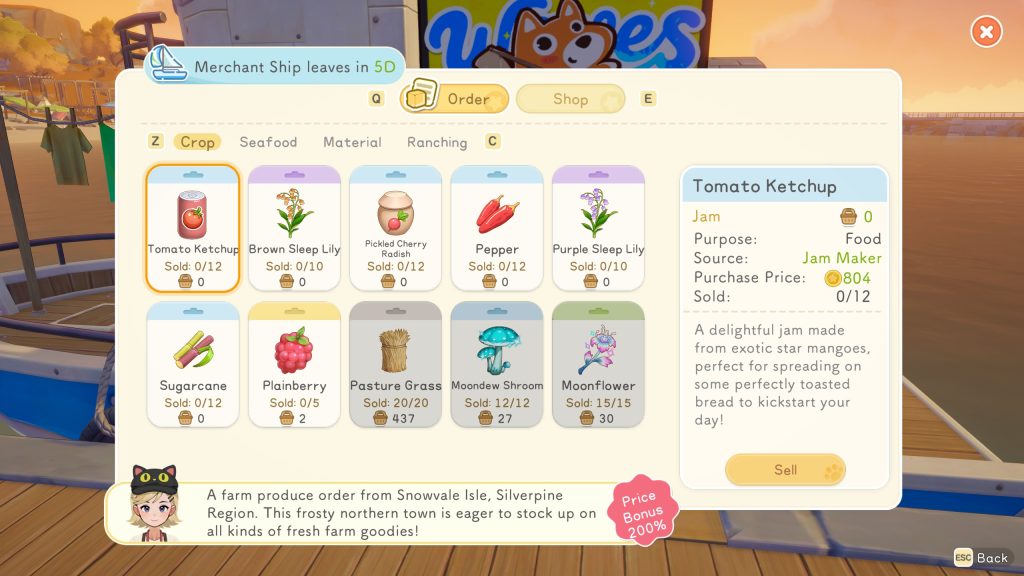The image size is (1024, 576).
Task: Select the Purple Sleep Lily card
Action: click(x=598, y=227)
